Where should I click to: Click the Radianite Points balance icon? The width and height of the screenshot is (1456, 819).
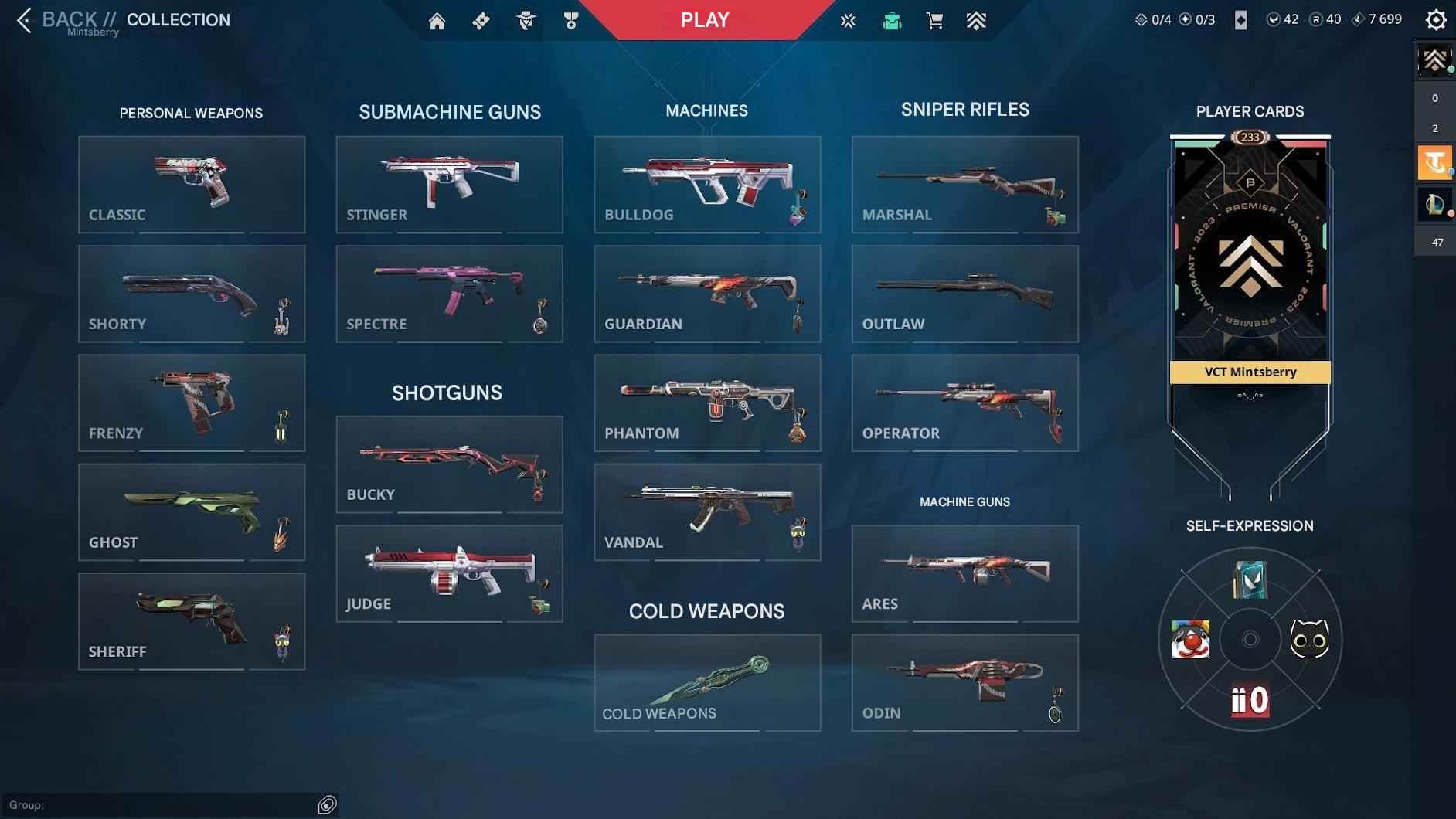point(1315,19)
